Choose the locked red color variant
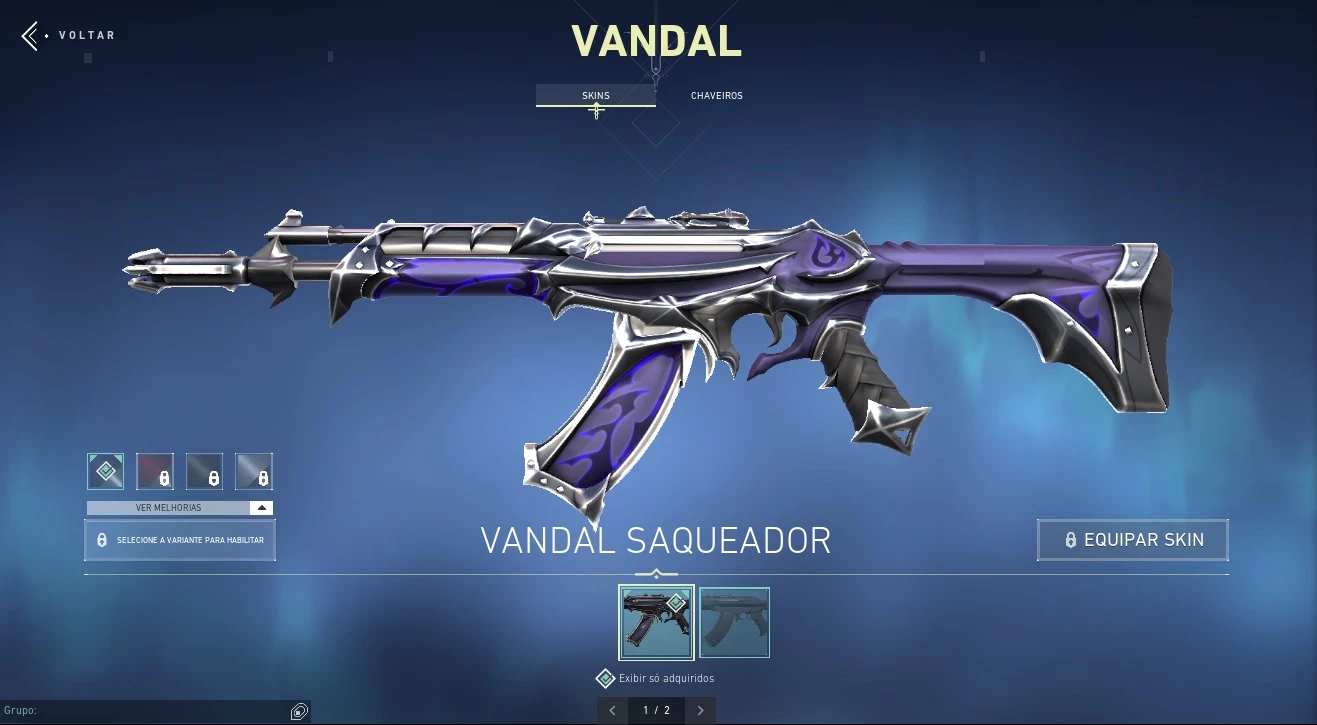Screen dimensions: 1317x725 click(155, 471)
